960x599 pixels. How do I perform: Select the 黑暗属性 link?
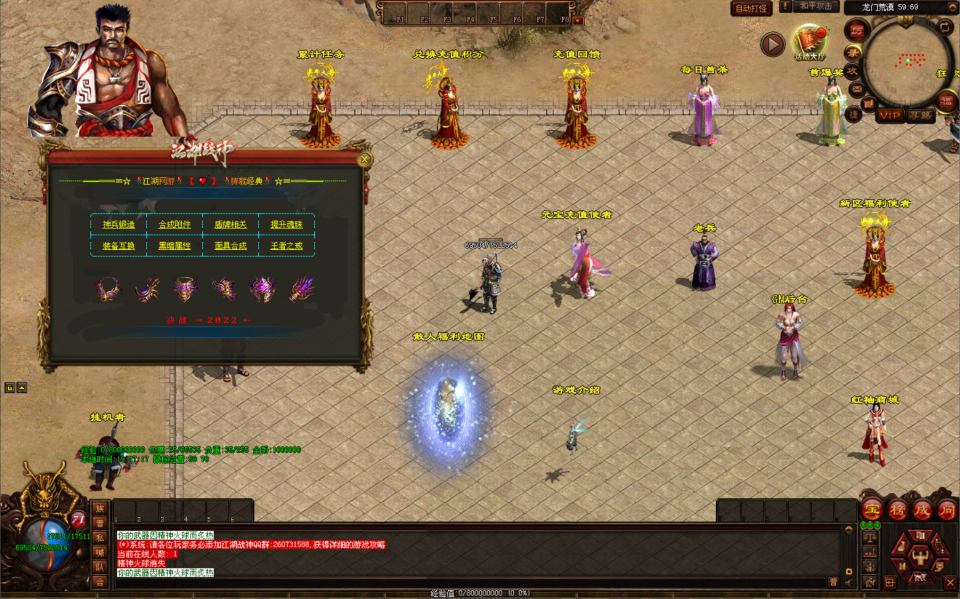click(174, 244)
